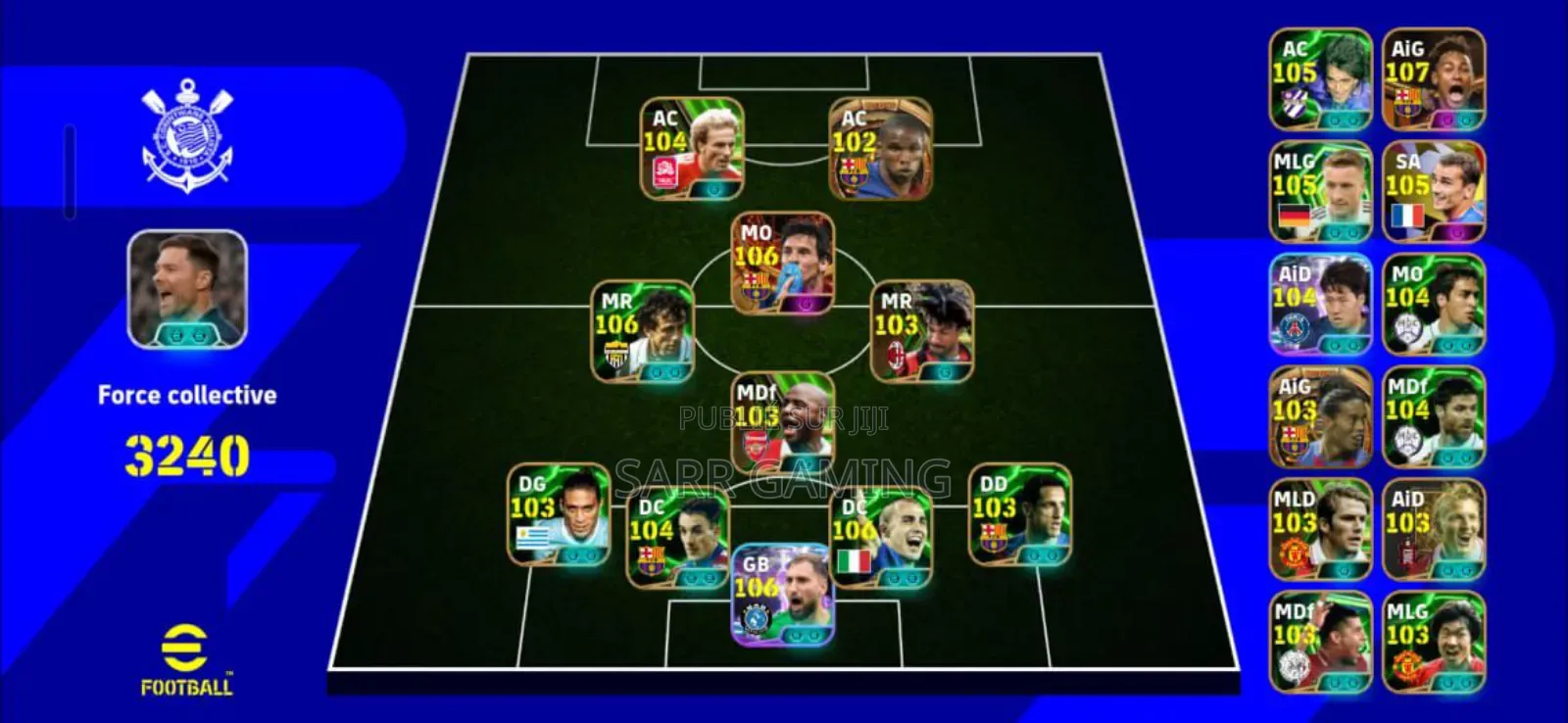Screen dimensions: 1568x723
Task: Select the DC 106 card with Italy flag
Action: (x=880, y=538)
